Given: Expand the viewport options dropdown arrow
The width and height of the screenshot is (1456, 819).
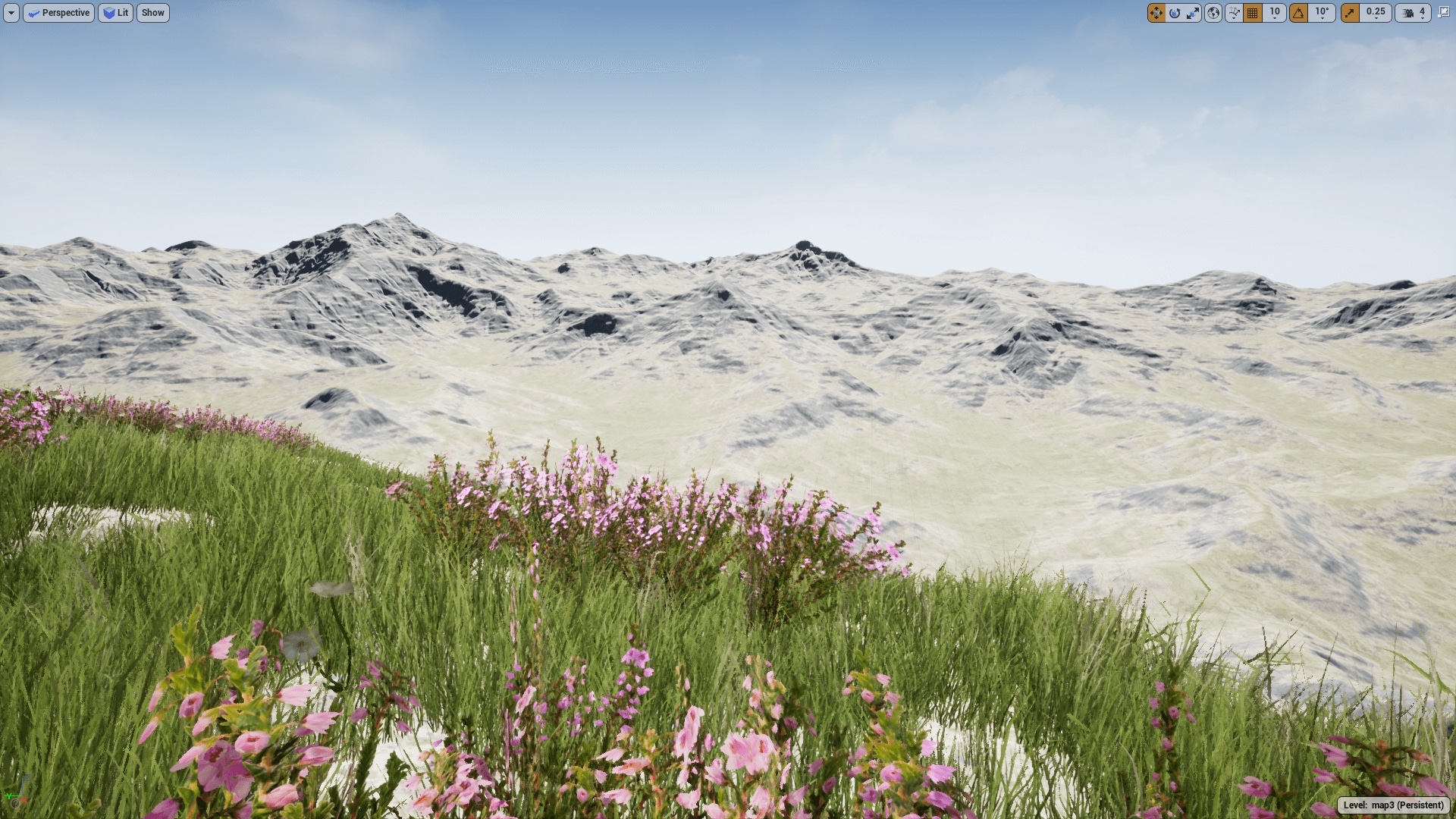Looking at the screenshot, I should point(11,13).
